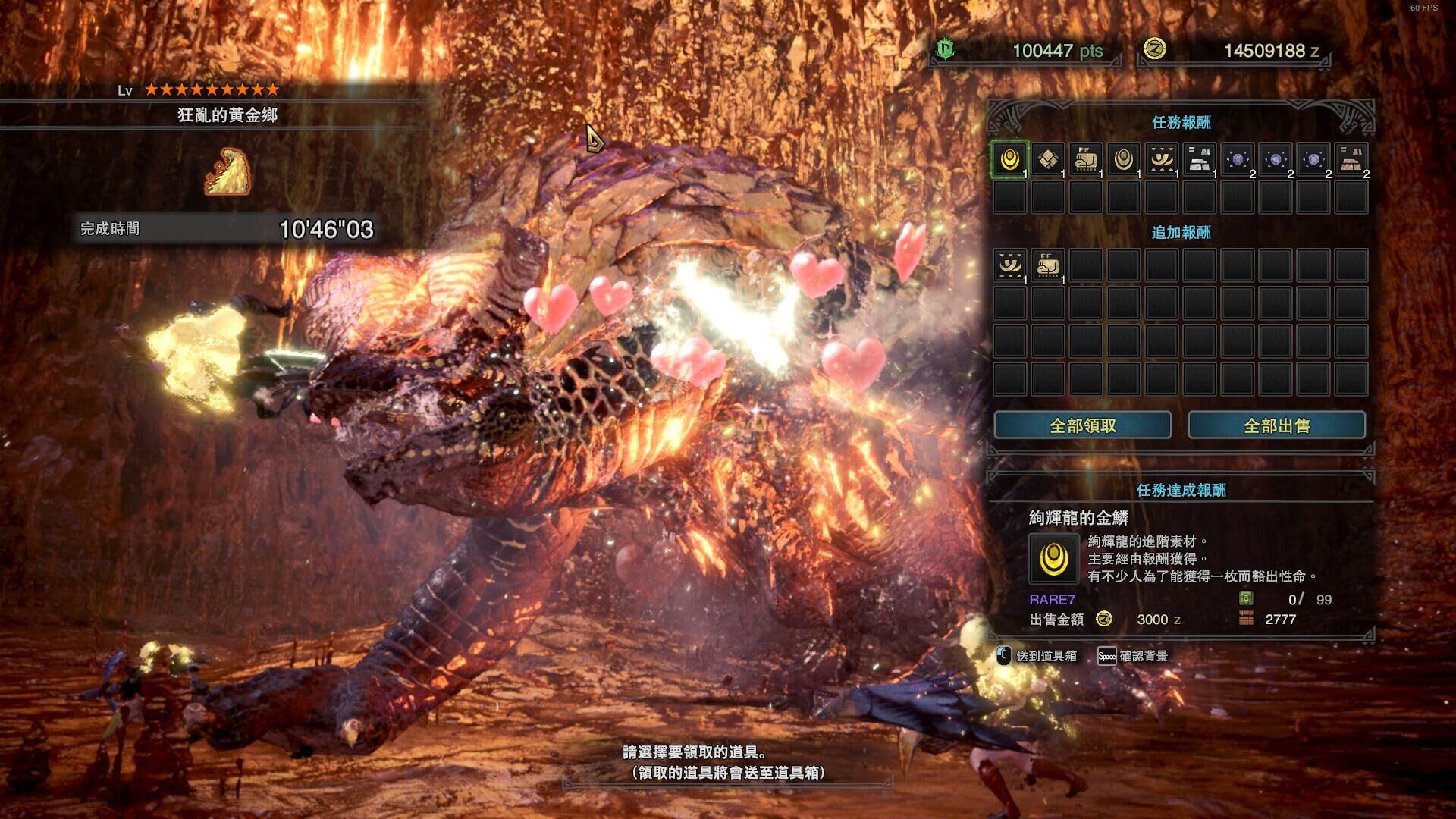Choose the tan-colored scale reward slot
This screenshot has width=1456, height=819.
(x=1123, y=159)
